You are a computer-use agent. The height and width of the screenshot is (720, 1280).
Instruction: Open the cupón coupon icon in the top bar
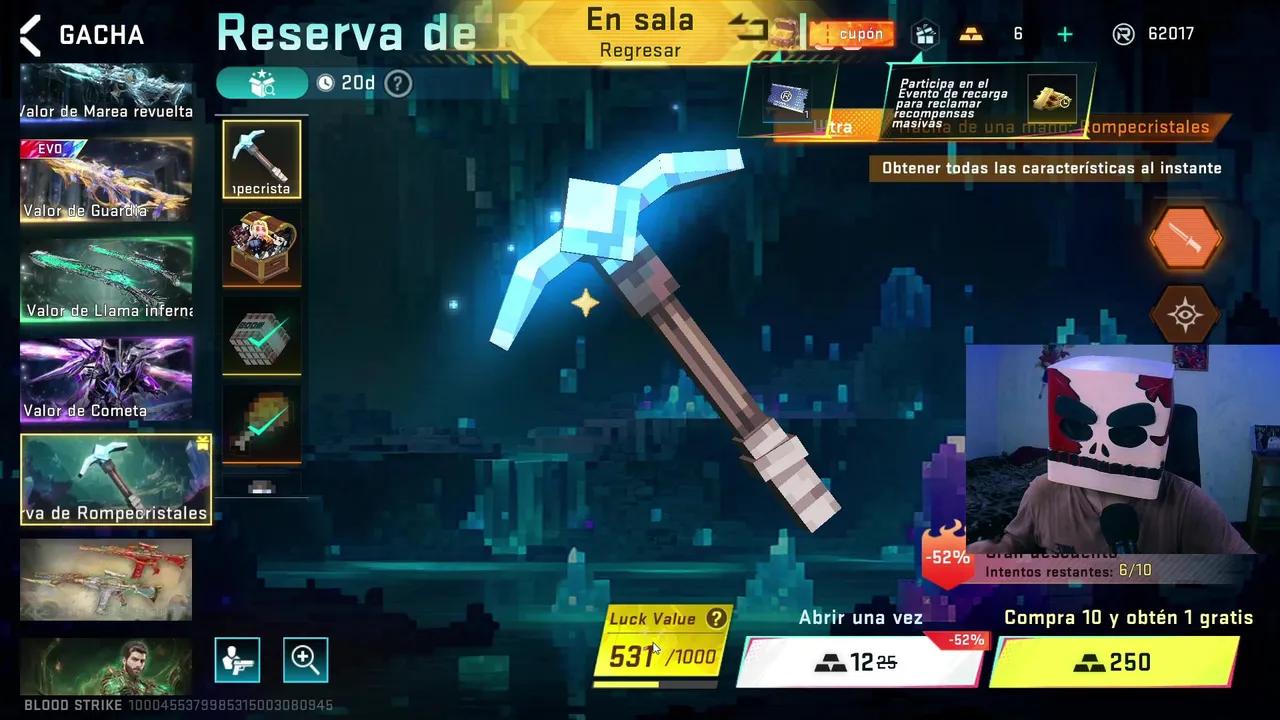coord(853,34)
